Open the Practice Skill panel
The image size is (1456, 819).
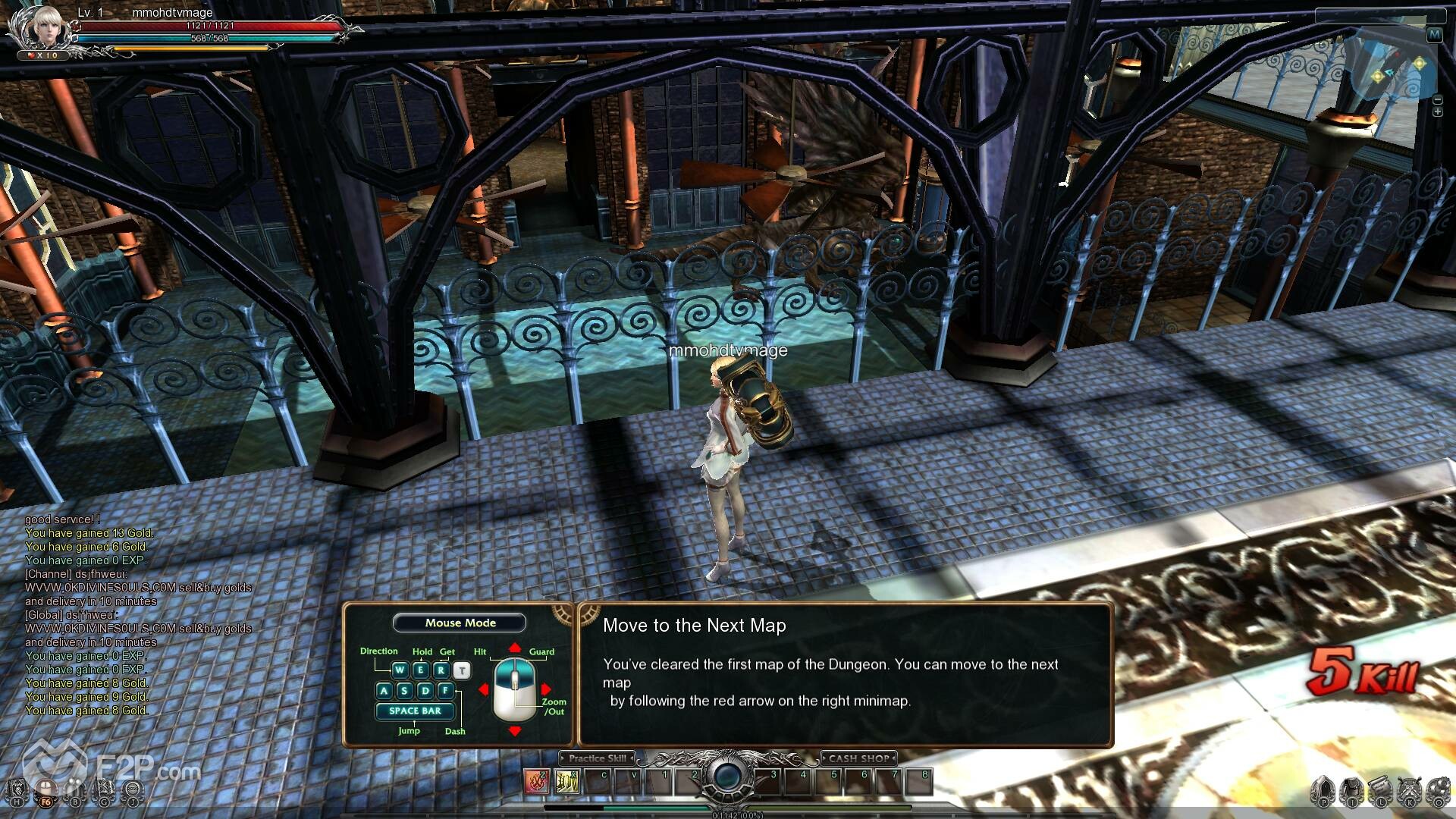597,758
